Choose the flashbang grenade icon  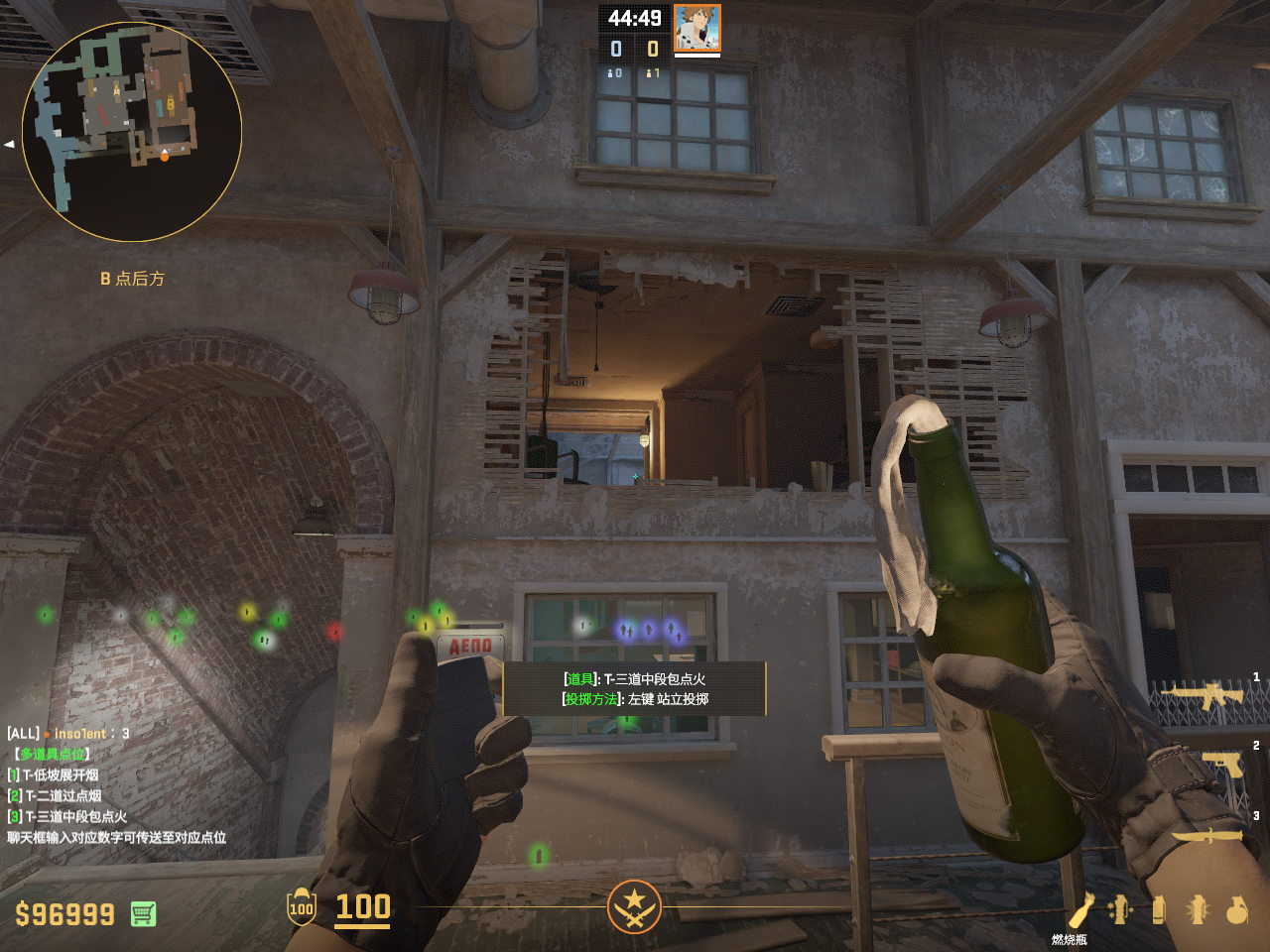1198,909
